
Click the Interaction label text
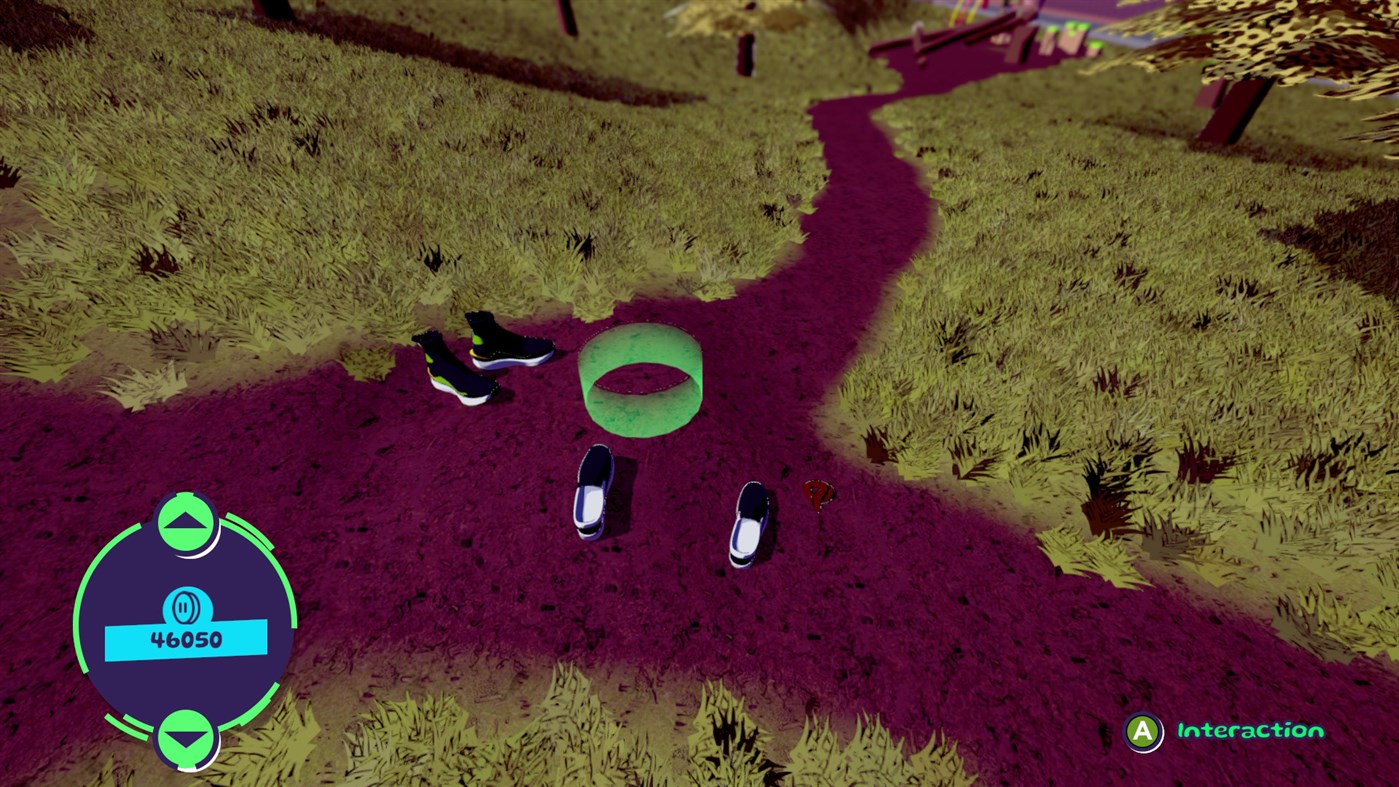pos(1248,731)
